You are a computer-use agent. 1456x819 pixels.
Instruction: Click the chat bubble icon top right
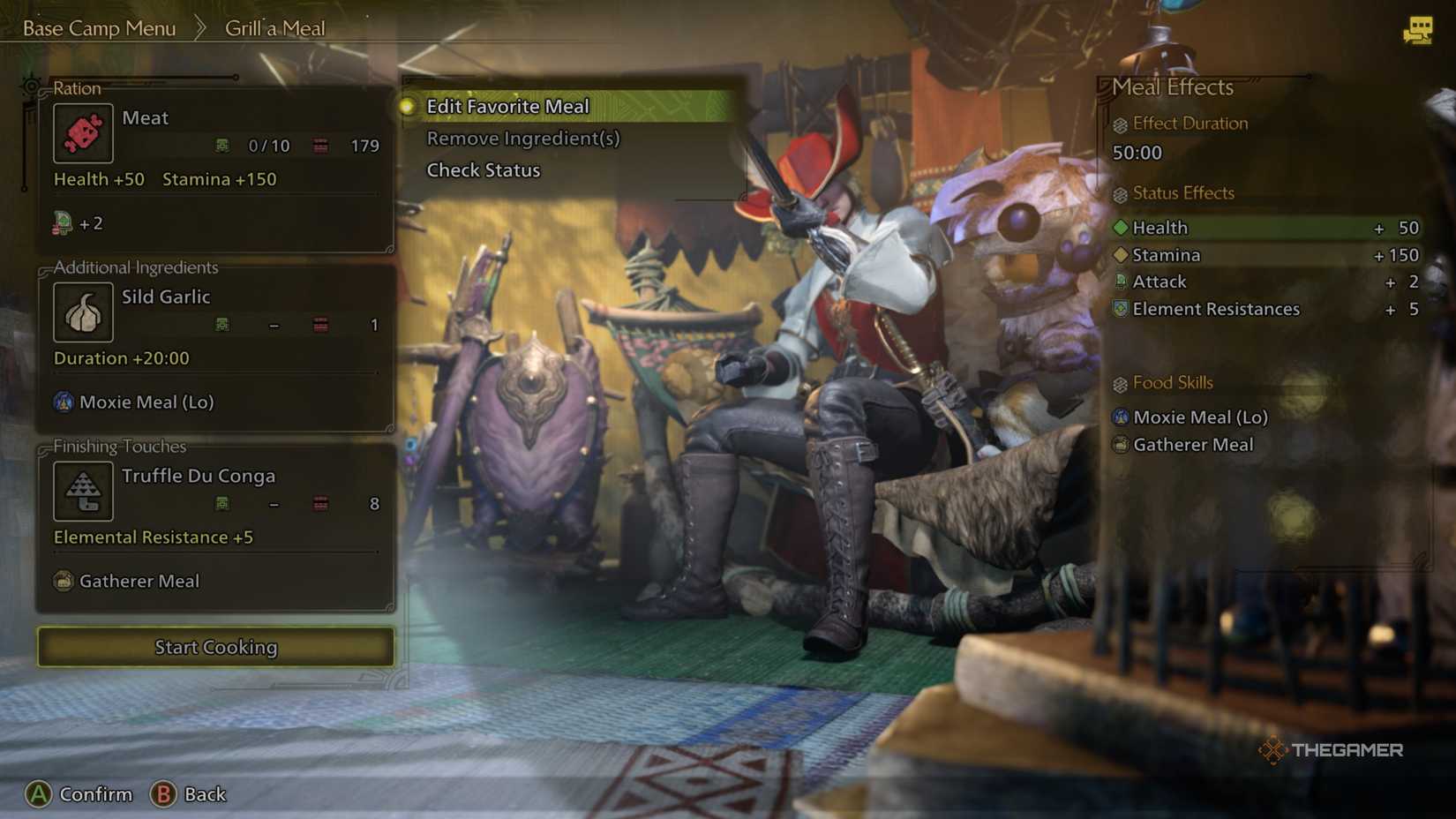[x=1420, y=32]
